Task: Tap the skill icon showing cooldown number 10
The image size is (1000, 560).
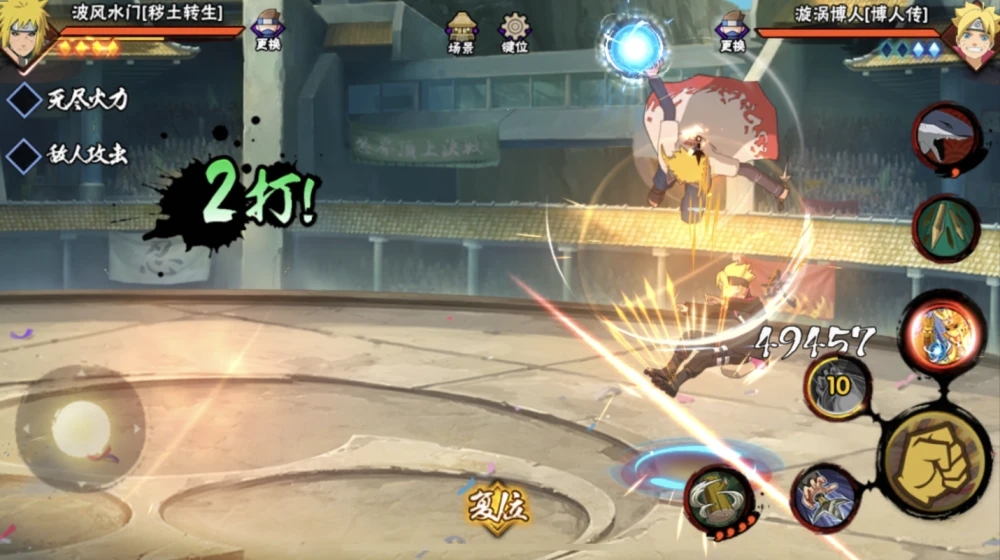Action: 837,388
